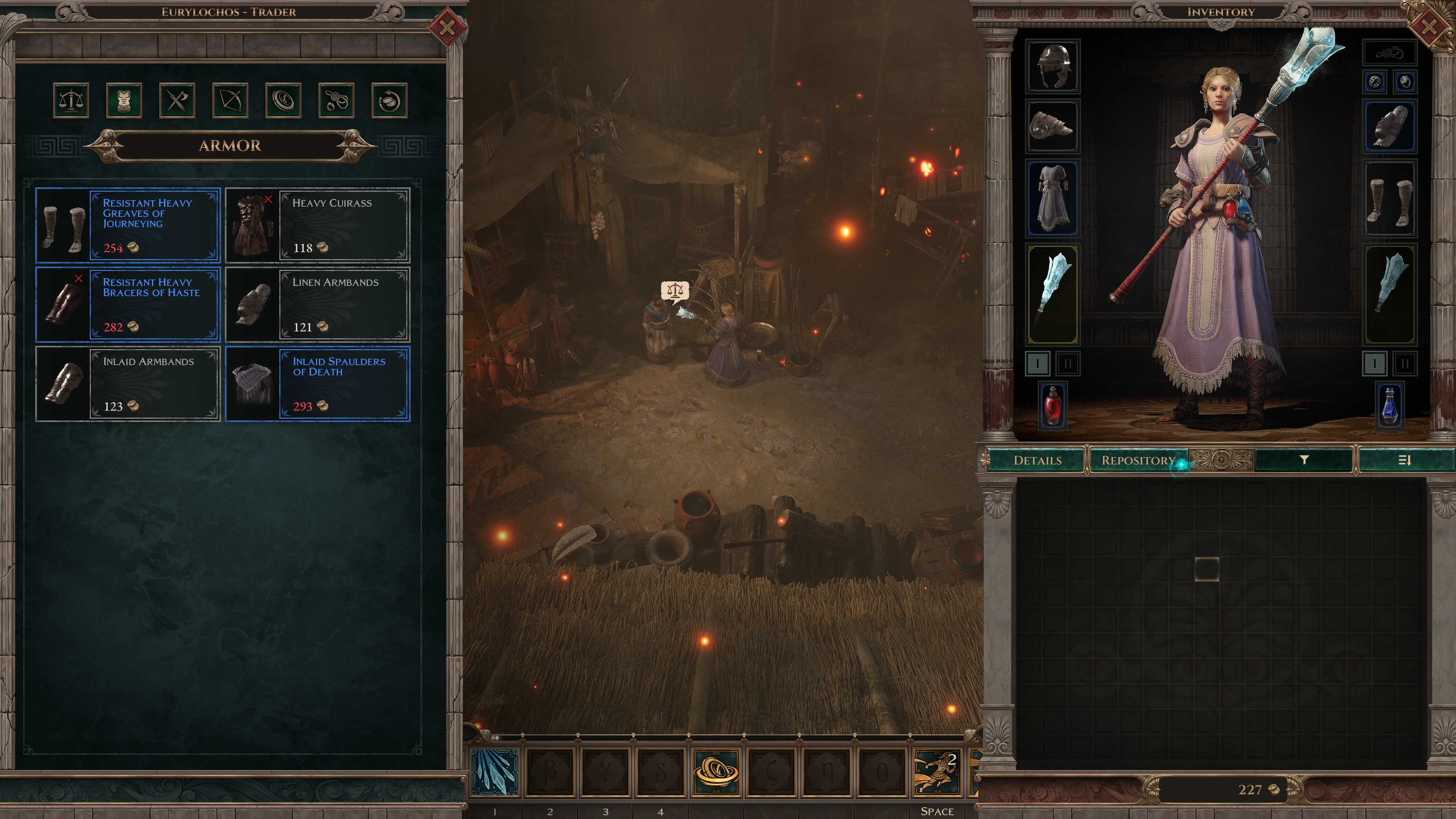The height and width of the screenshot is (819, 1456).
Task: Select the Heavy Cuirass for 118 gold
Action: [318, 225]
